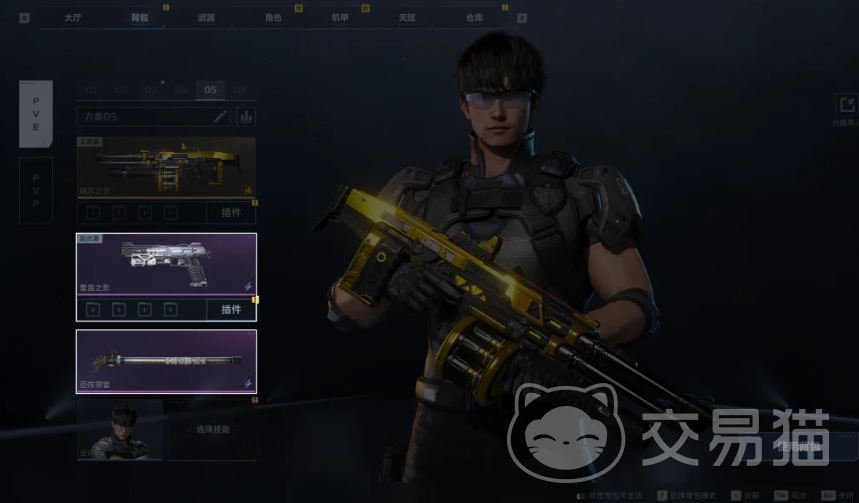Open the 大厅 lobby tab
The width and height of the screenshot is (859, 503).
pyautogui.click(x=73, y=17)
